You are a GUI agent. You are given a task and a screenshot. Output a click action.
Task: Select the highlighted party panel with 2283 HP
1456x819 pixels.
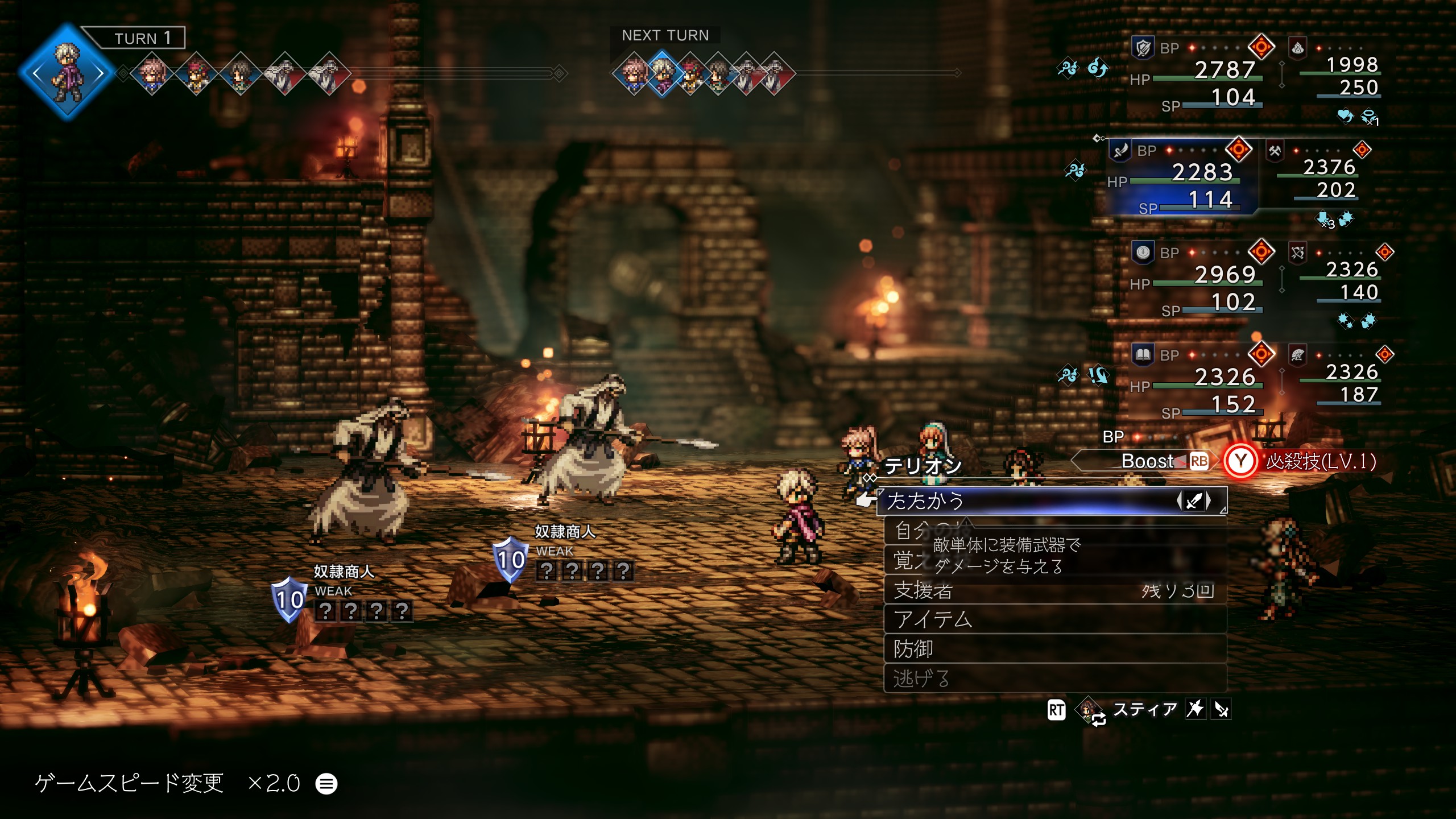[x=1183, y=176]
